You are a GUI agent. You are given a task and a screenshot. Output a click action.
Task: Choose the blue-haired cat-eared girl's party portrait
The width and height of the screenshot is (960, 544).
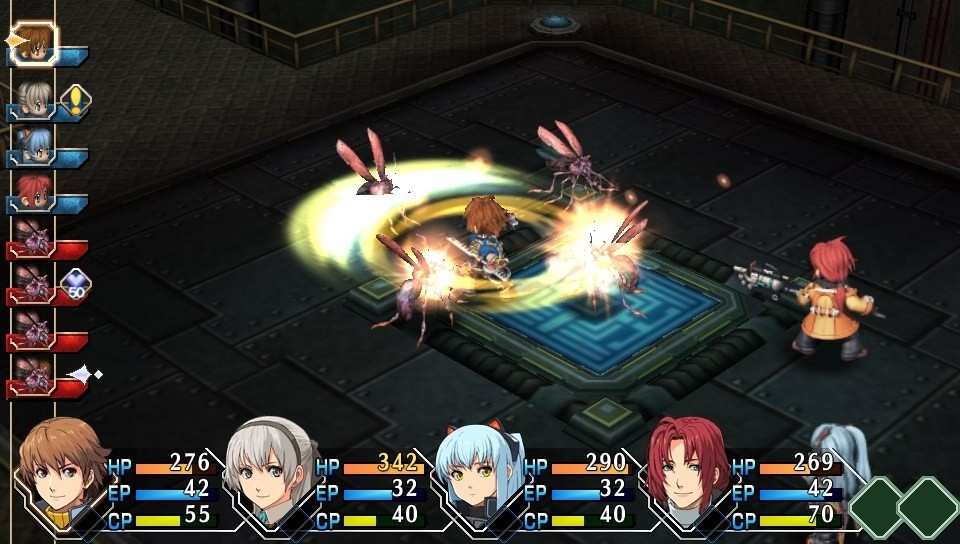[476, 470]
